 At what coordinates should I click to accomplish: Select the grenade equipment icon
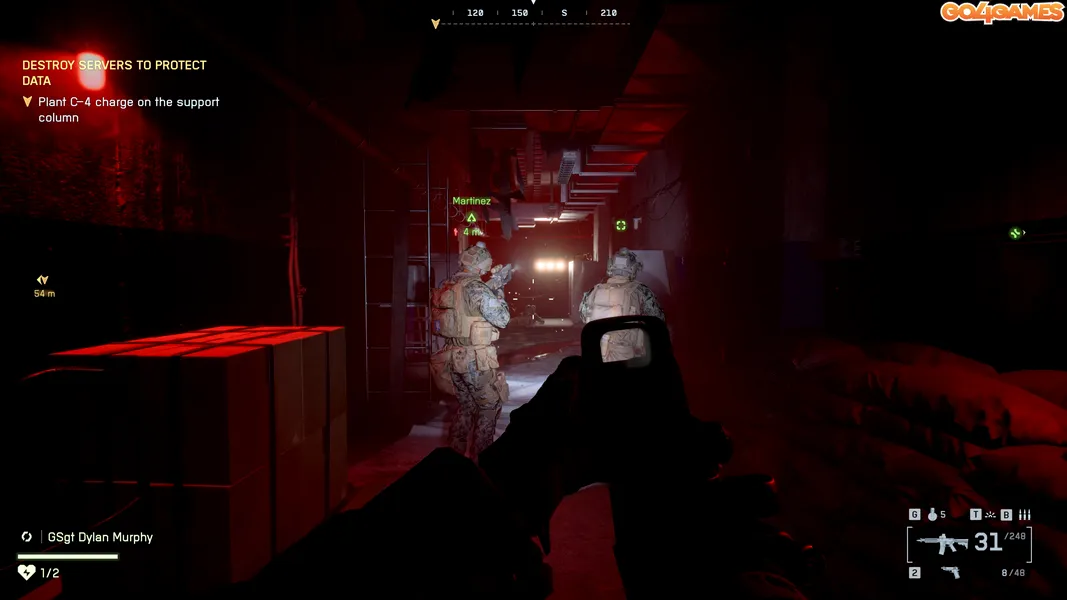tap(932, 515)
